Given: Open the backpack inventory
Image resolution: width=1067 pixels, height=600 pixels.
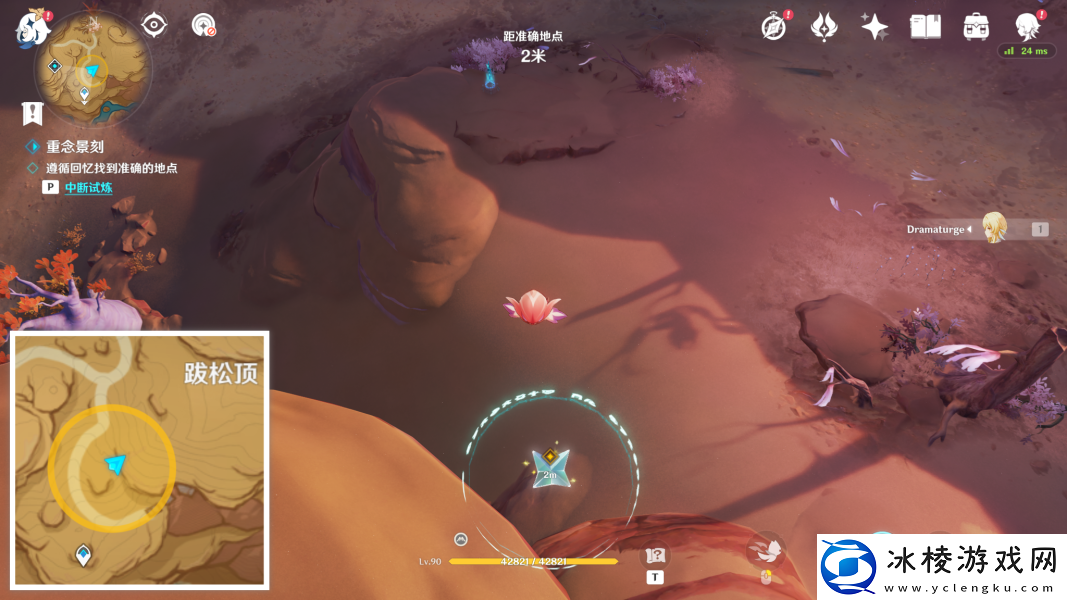Looking at the screenshot, I should [975, 27].
